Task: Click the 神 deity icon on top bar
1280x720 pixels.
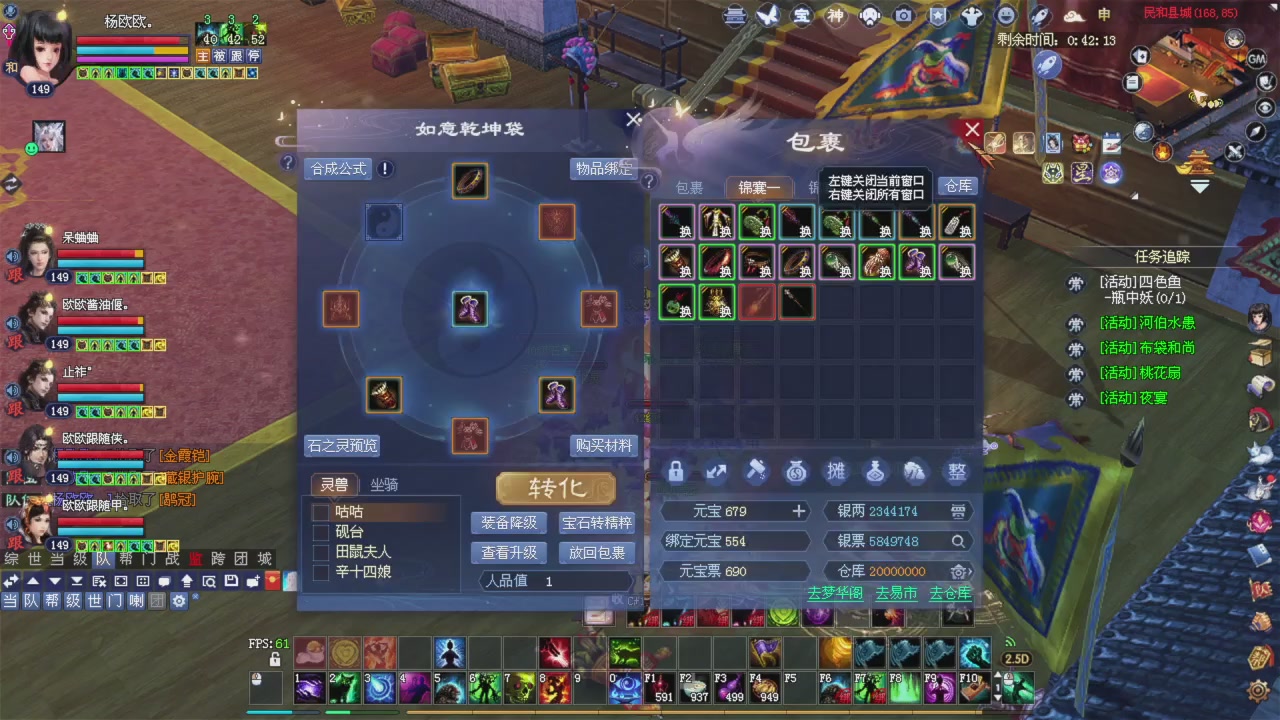Action: point(836,16)
